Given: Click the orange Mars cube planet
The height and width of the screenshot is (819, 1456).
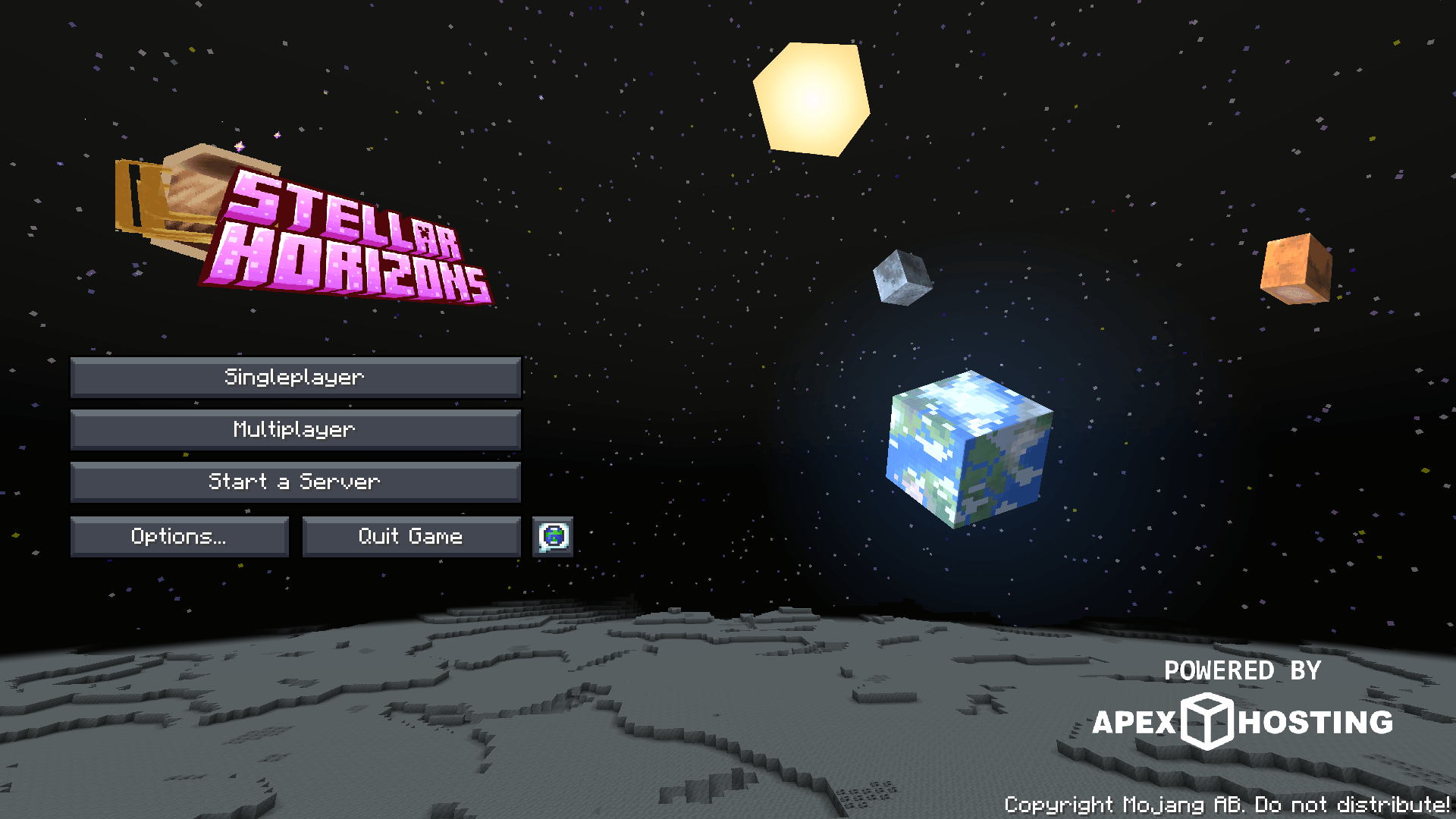Looking at the screenshot, I should click(1297, 269).
